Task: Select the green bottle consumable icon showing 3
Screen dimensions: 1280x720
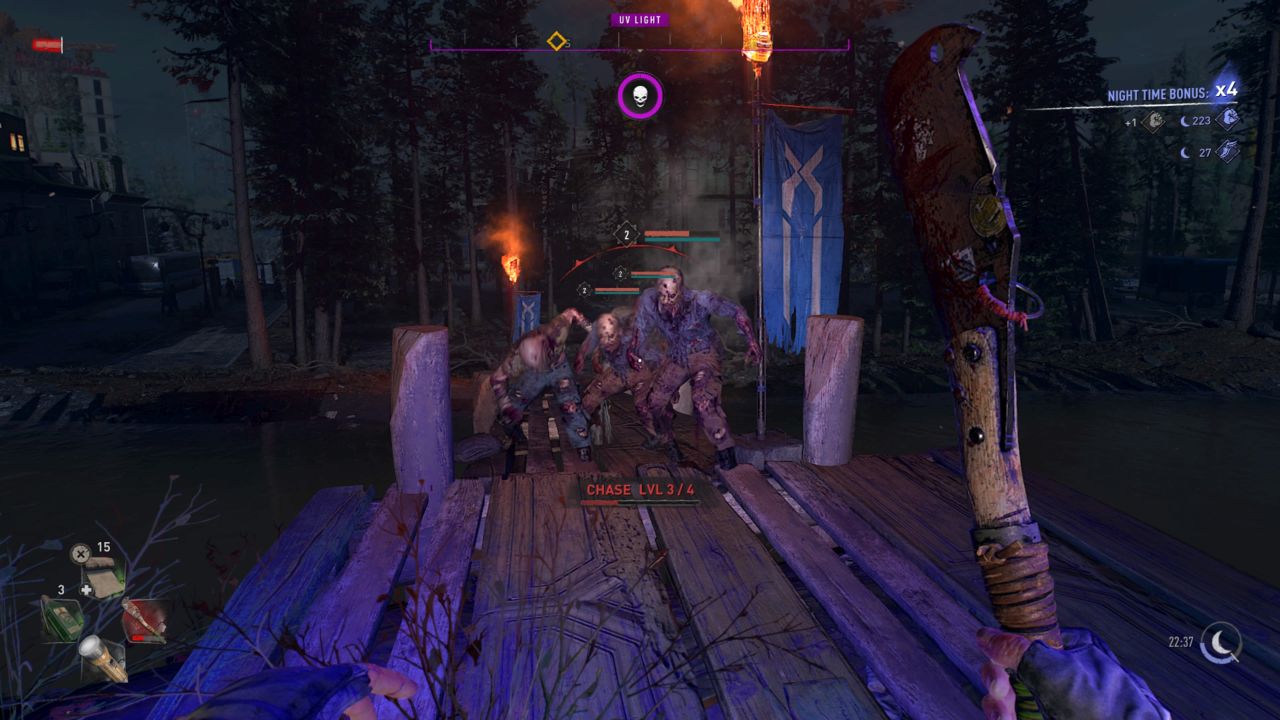Action: 62,620
